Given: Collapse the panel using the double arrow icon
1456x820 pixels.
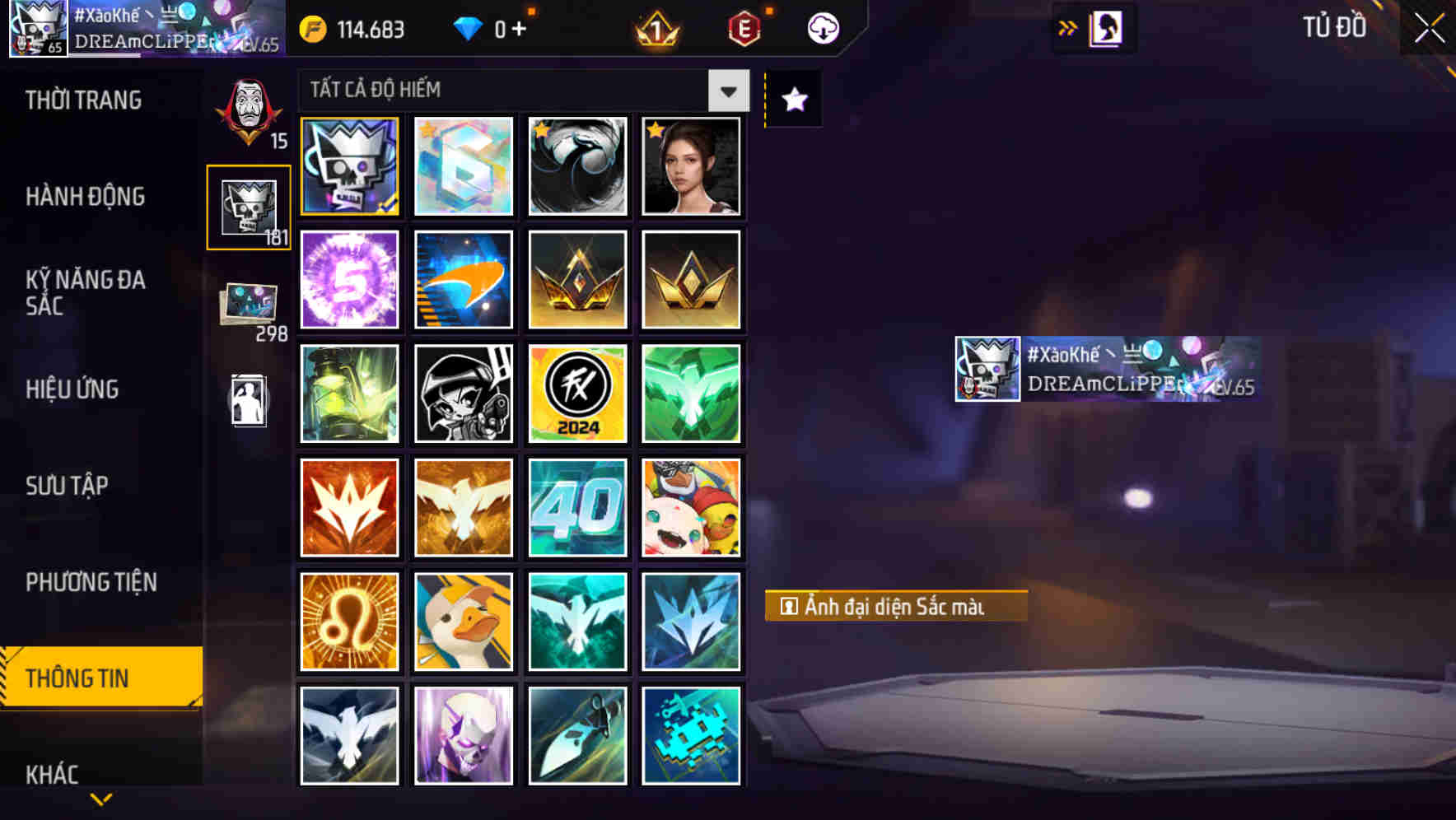Looking at the screenshot, I should [x=1067, y=27].
